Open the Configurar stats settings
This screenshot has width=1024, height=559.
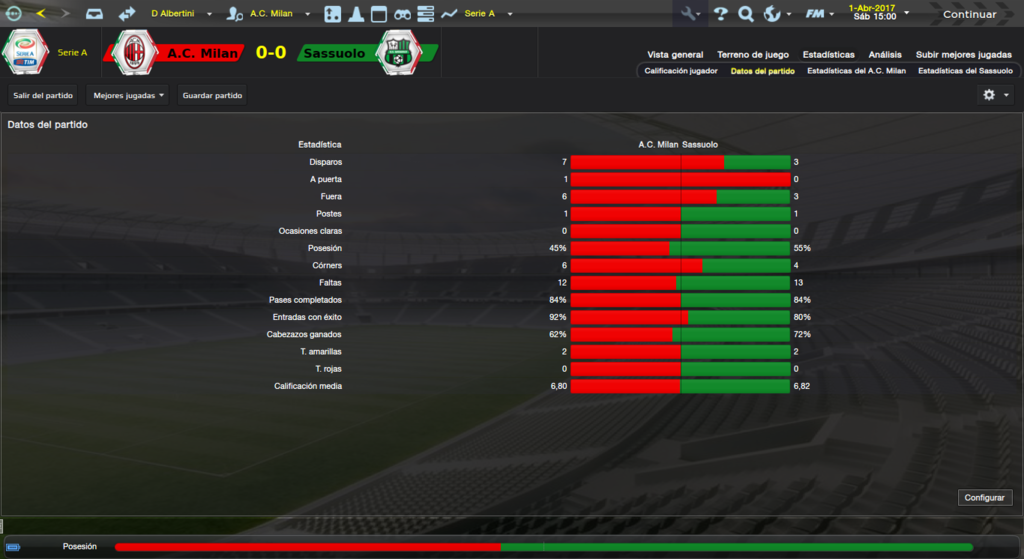986,497
